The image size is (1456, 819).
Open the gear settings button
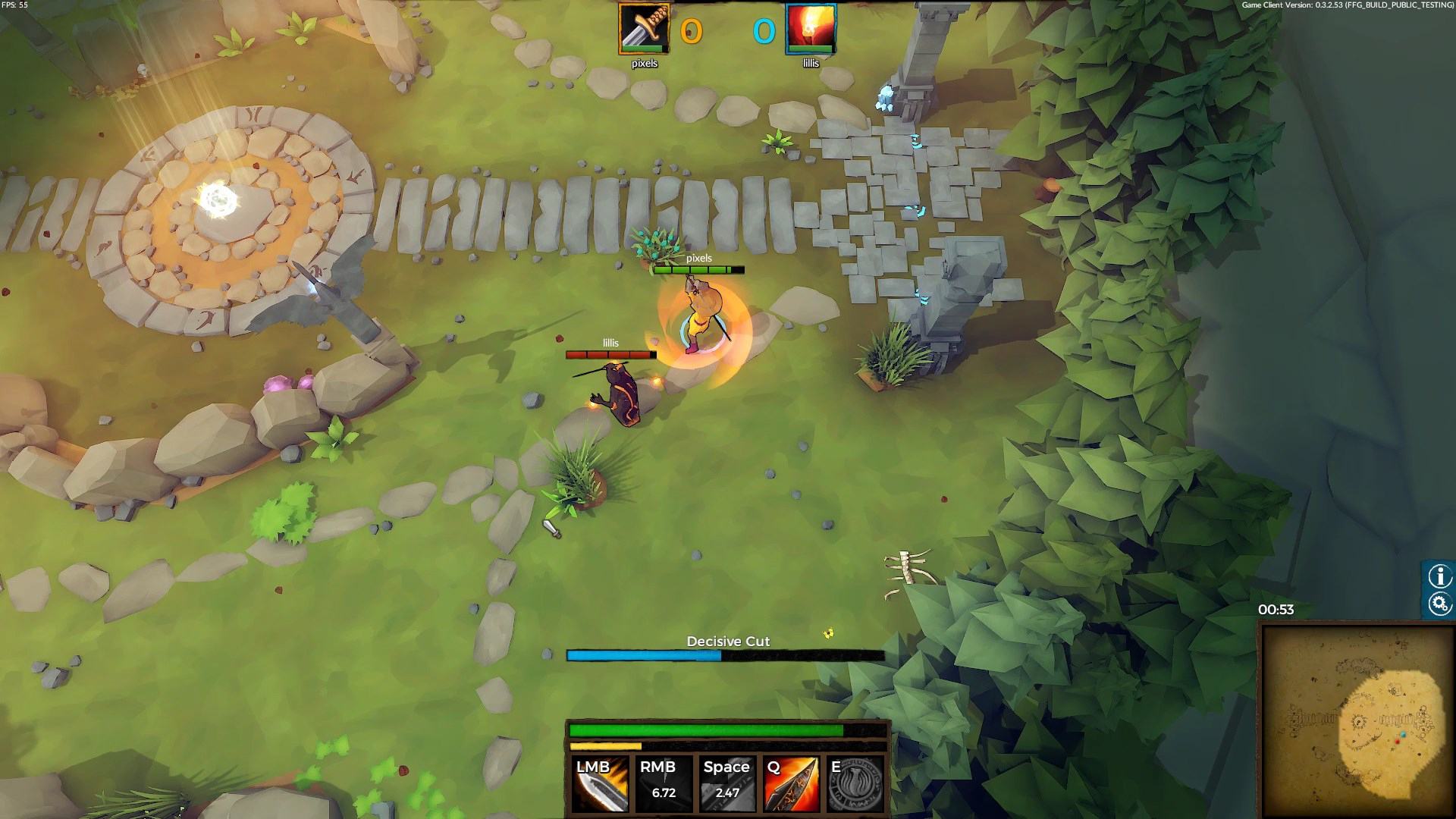tap(1439, 604)
